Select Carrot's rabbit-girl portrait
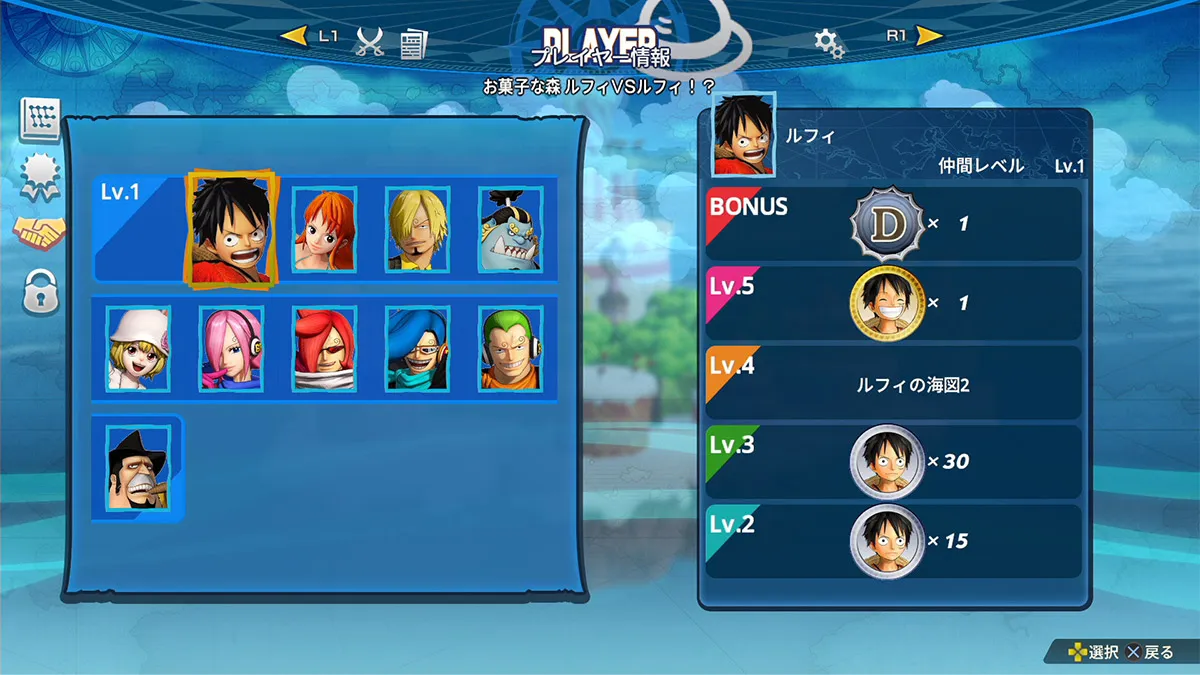1200x675 pixels. (x=139, y=348)
